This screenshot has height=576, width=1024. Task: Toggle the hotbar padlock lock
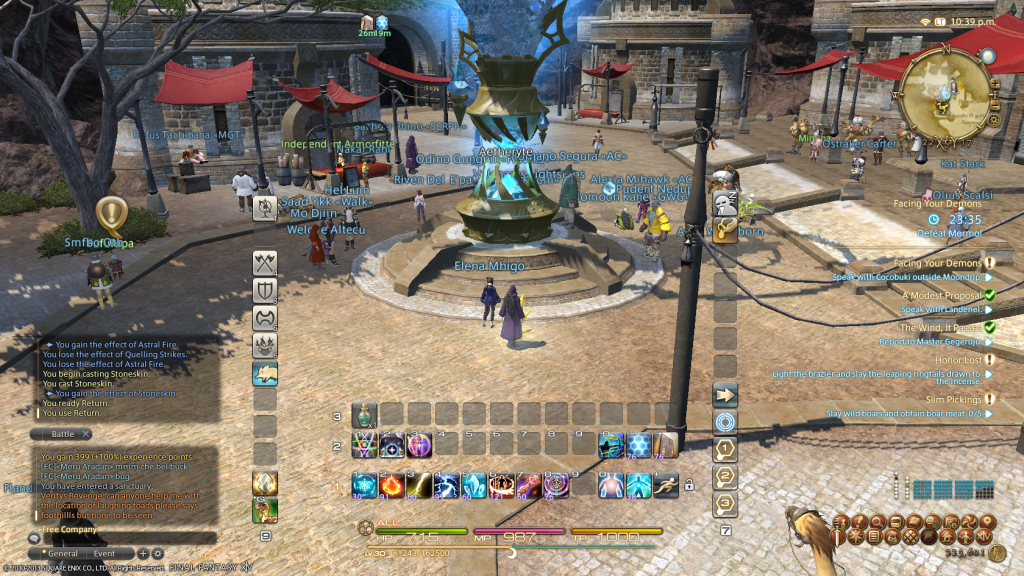pos(688,486)
